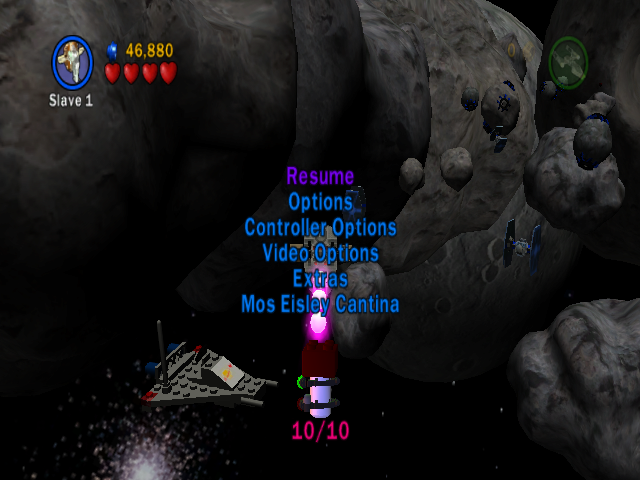Click the Slave 1 character portrait

pyautogui.click(x=72, y=62)
